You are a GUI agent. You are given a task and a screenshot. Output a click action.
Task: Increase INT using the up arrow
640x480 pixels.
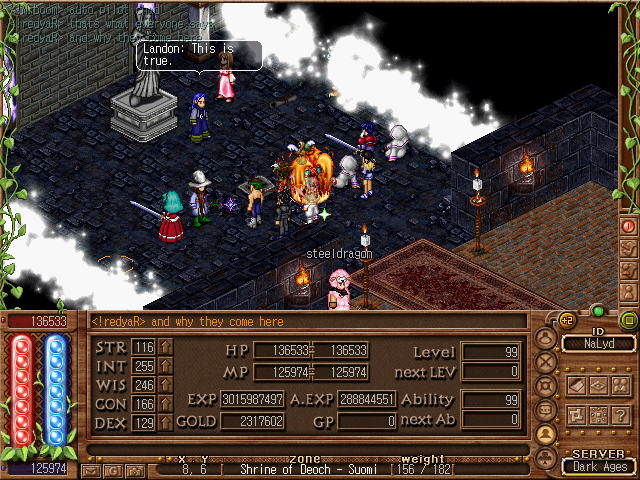coord(166,366)
